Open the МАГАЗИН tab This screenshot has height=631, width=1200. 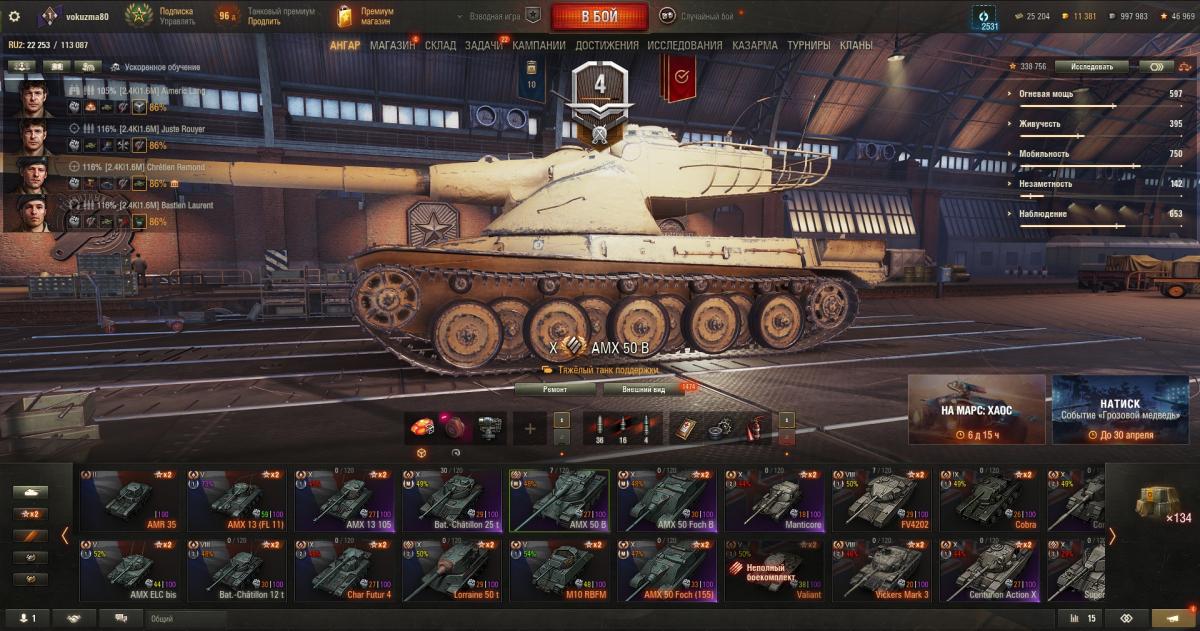click(x=392, y=45)
